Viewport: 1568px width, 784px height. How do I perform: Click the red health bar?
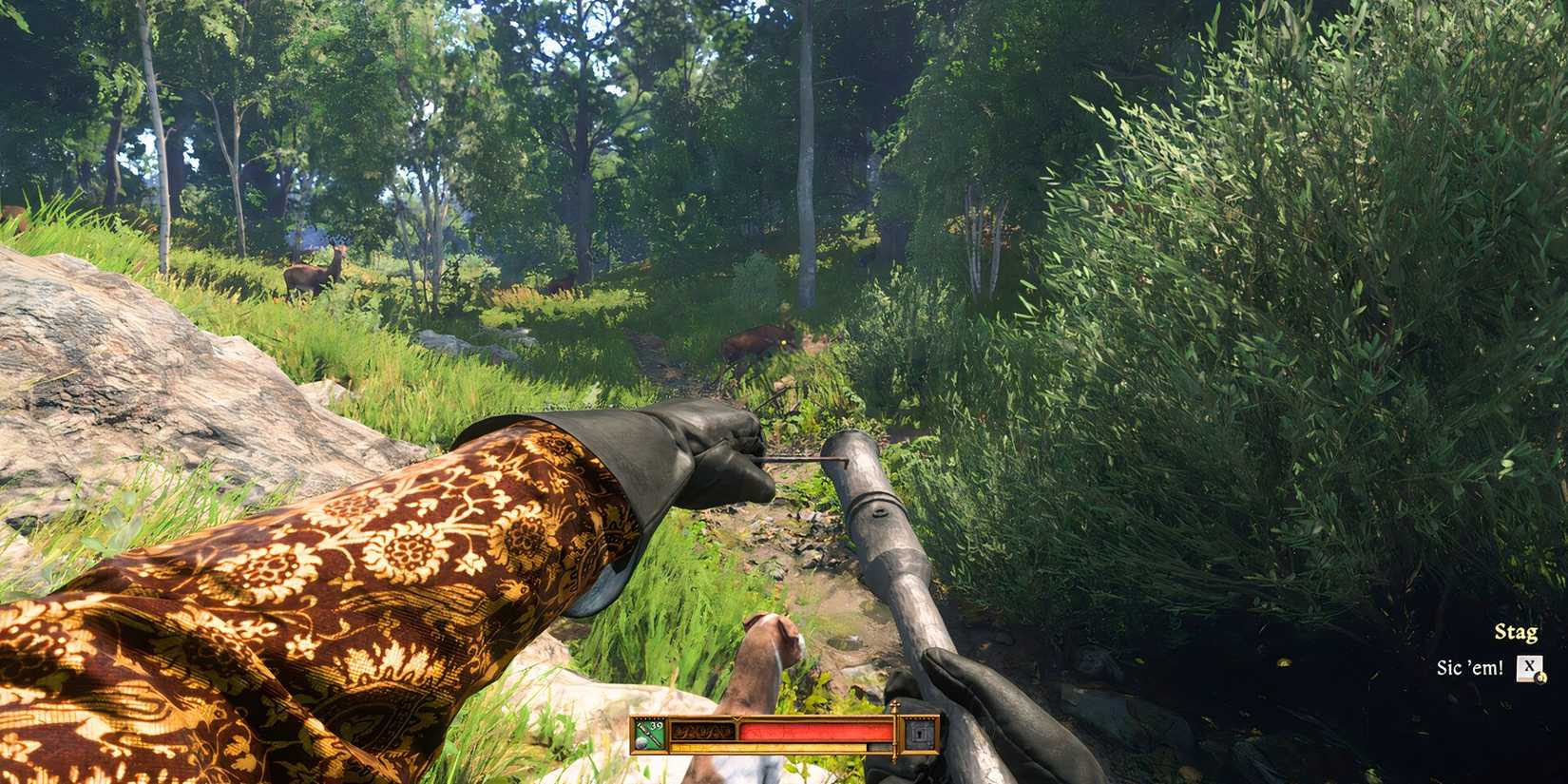tap(817, 733)
